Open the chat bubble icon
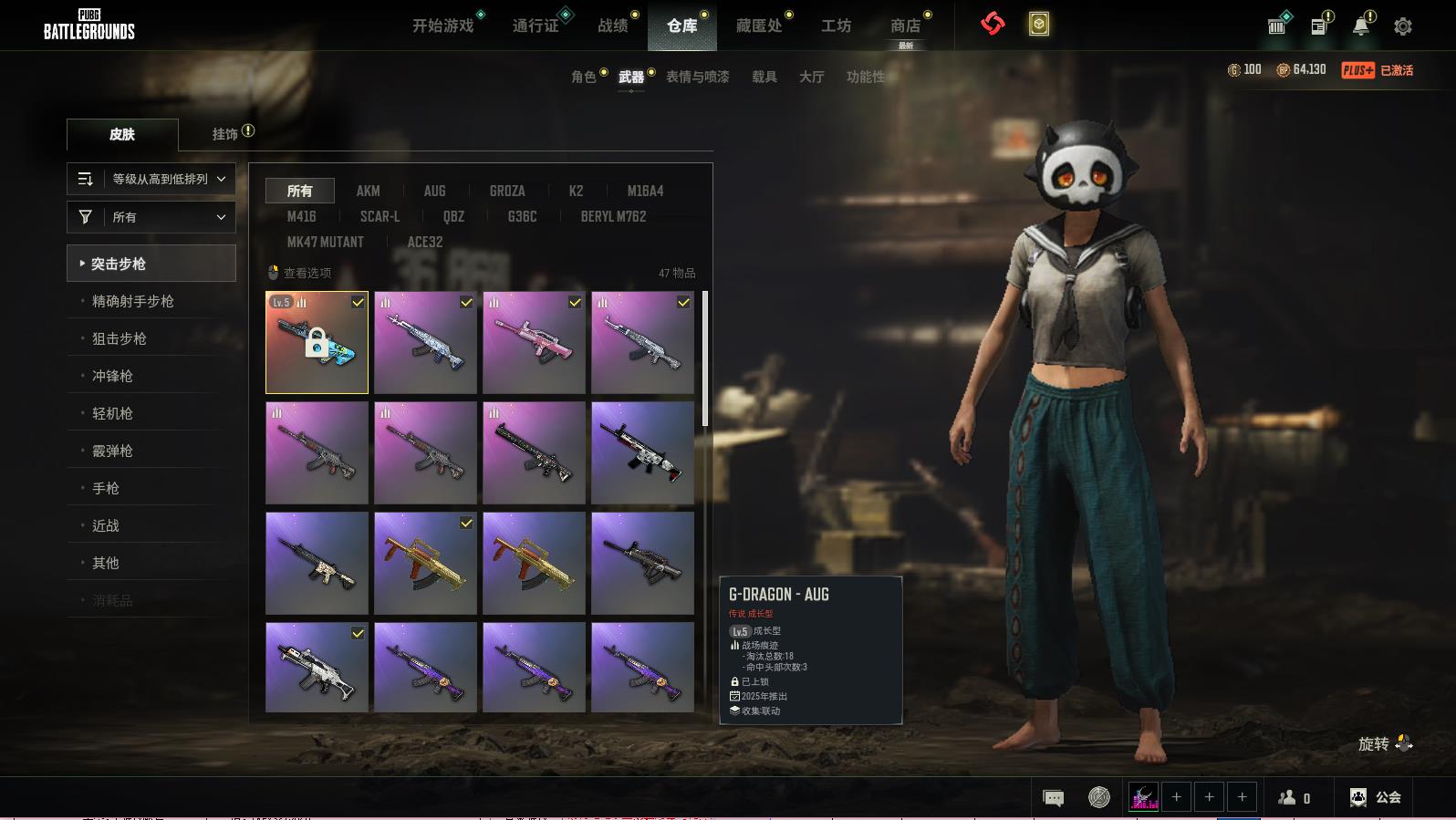The height and width of the screenshot is (820, 1456). point(1053,798)
